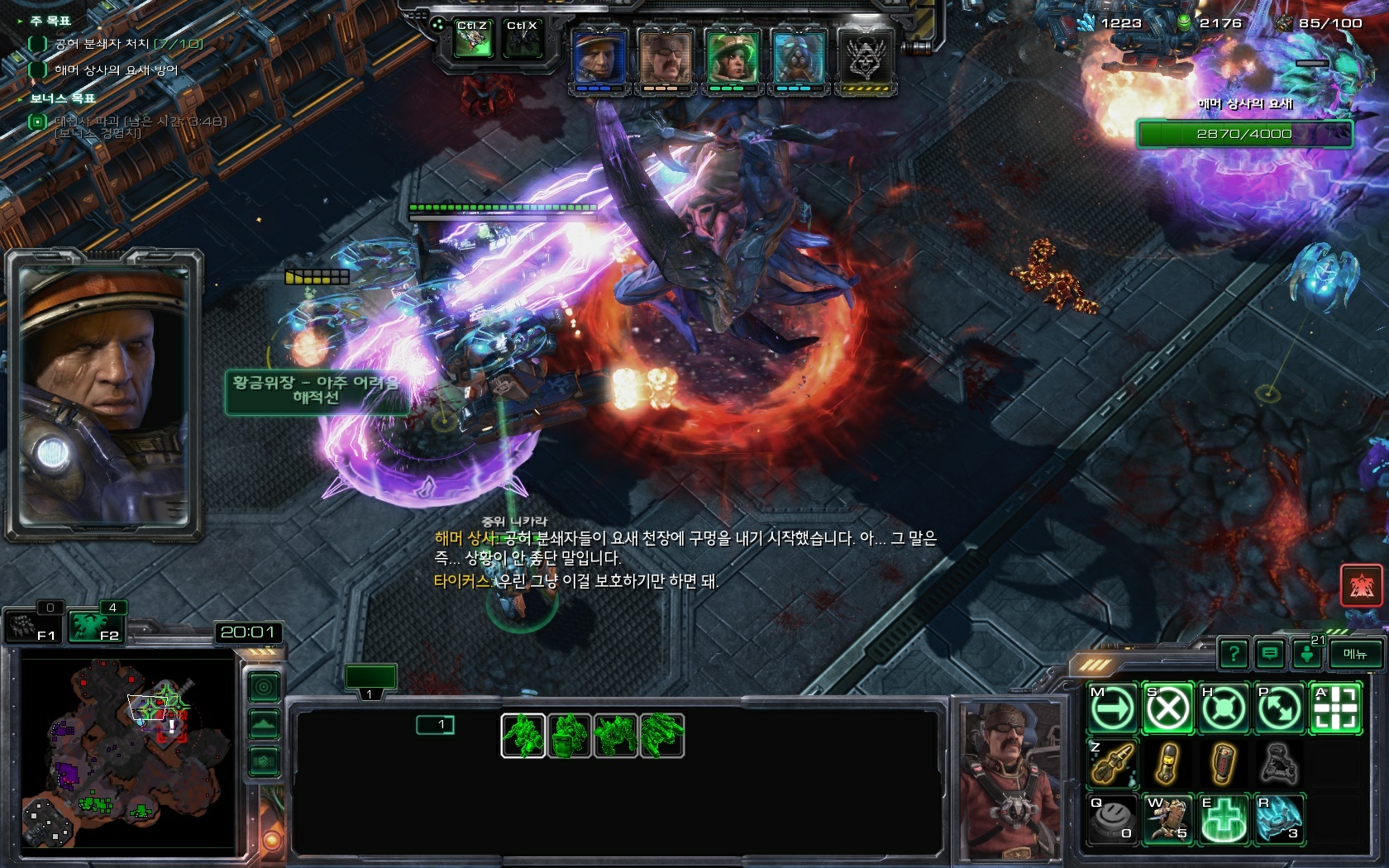Issue the Patrol command
The image size is (1389, 868).
coord(1278,708)
